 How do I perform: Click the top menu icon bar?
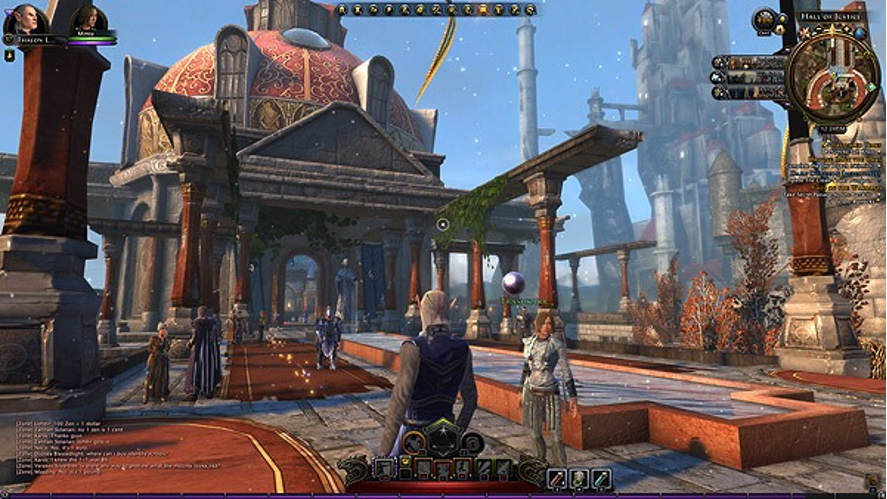pos(435,9)
